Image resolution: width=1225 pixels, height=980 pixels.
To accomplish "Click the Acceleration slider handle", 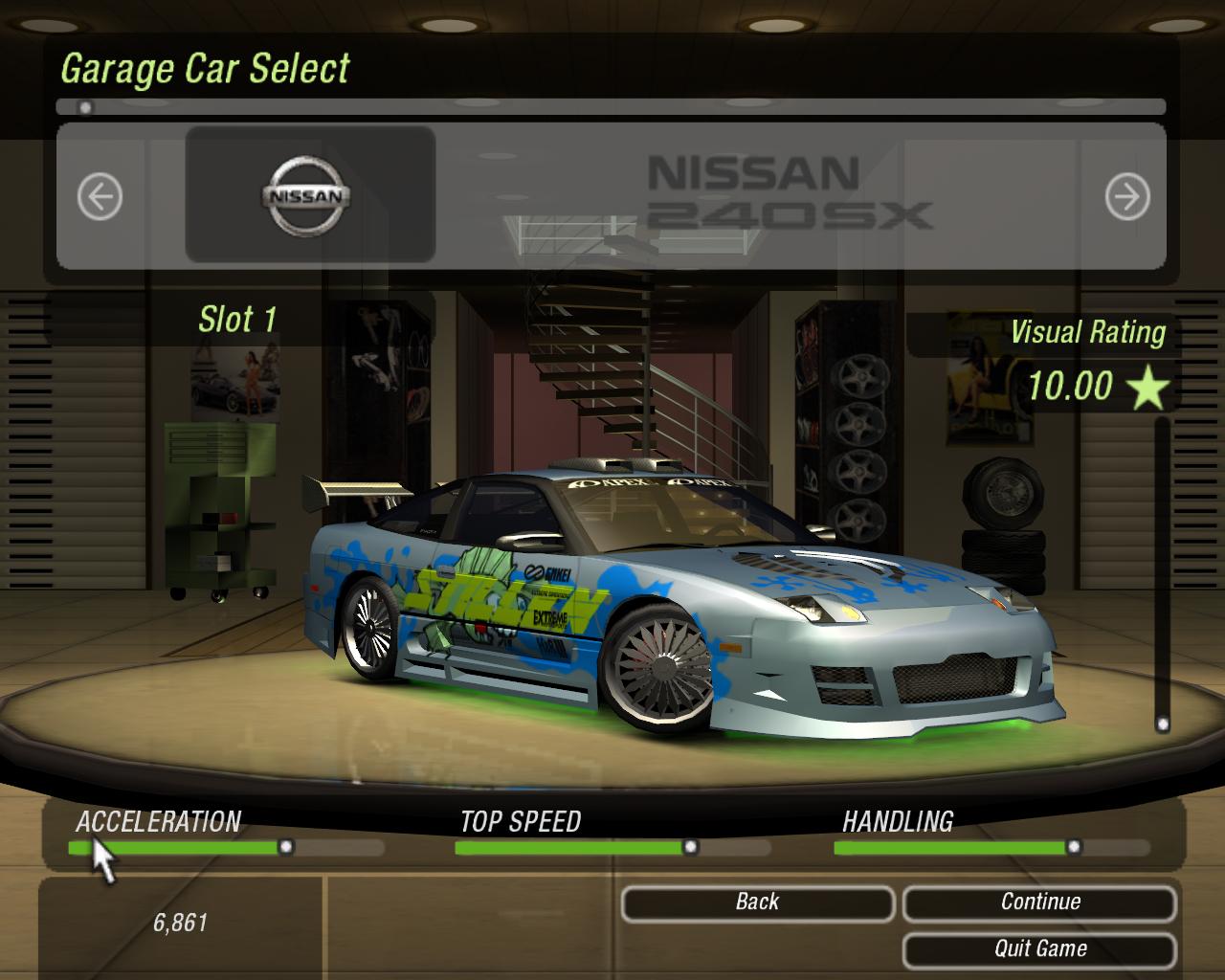I will (x=287, y=846).
